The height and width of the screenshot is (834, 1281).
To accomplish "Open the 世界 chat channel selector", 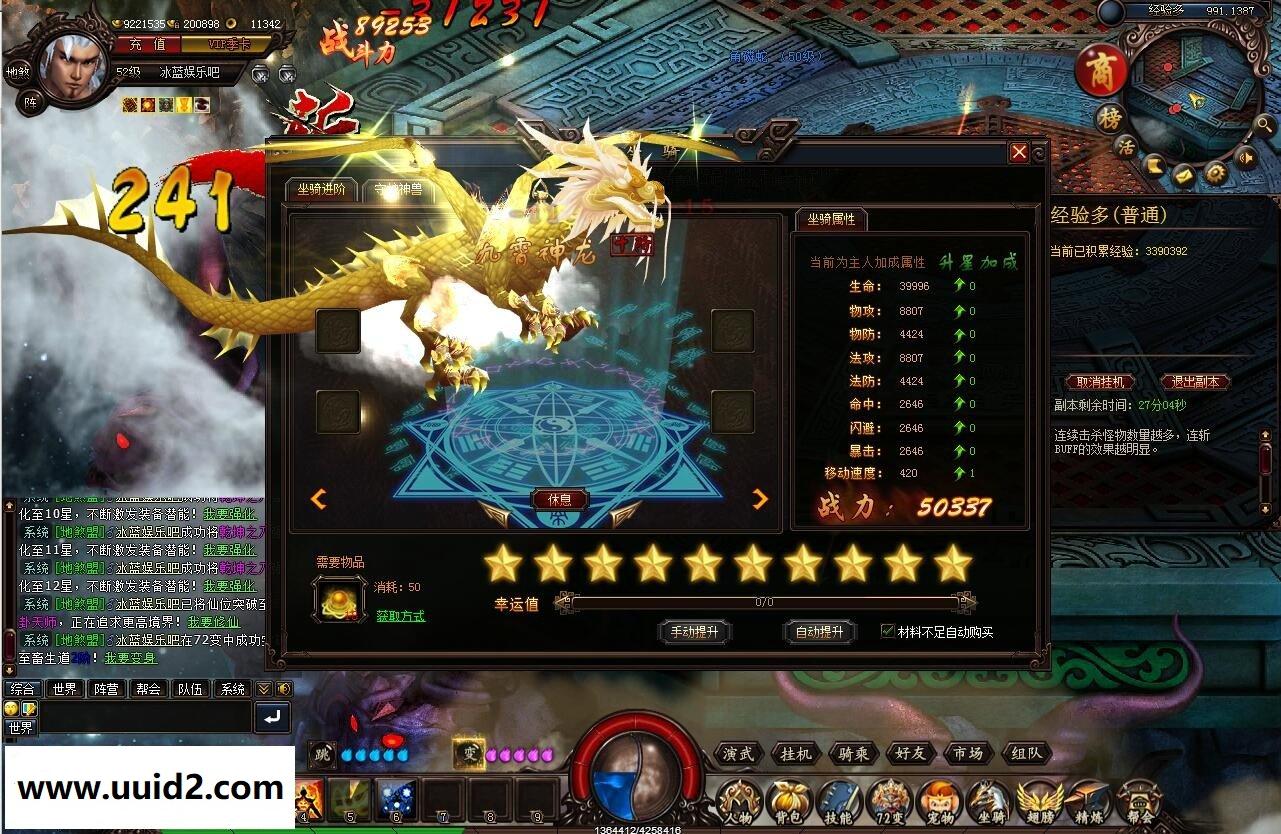I will click(22, 725).
